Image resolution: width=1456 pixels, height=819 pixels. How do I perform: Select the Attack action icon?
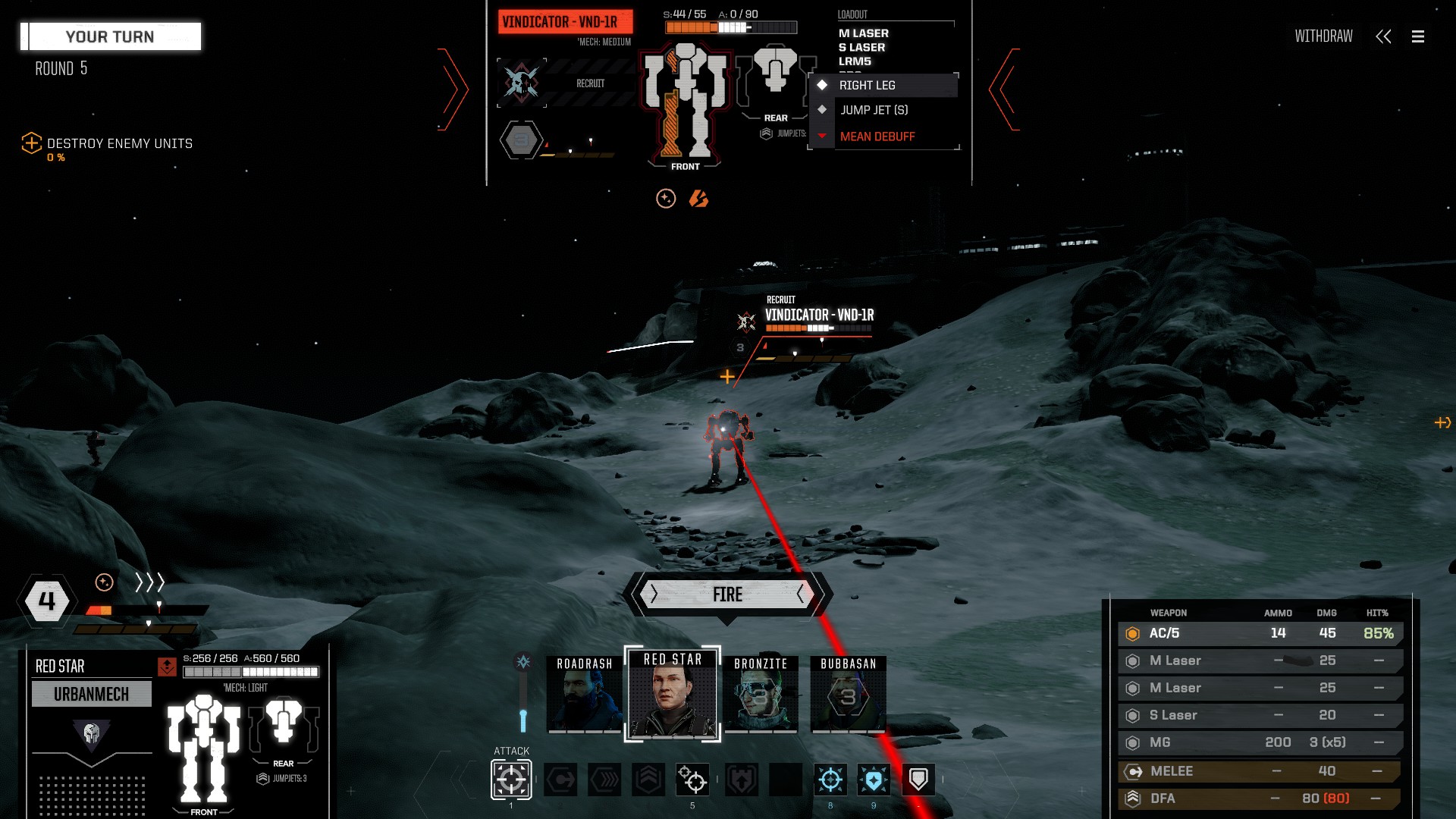(512, 780)
